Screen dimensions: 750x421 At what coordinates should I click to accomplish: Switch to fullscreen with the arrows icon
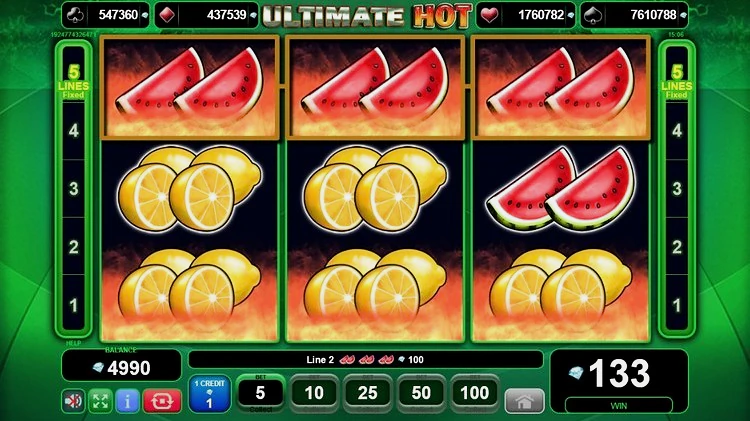(x=101, y=401)
